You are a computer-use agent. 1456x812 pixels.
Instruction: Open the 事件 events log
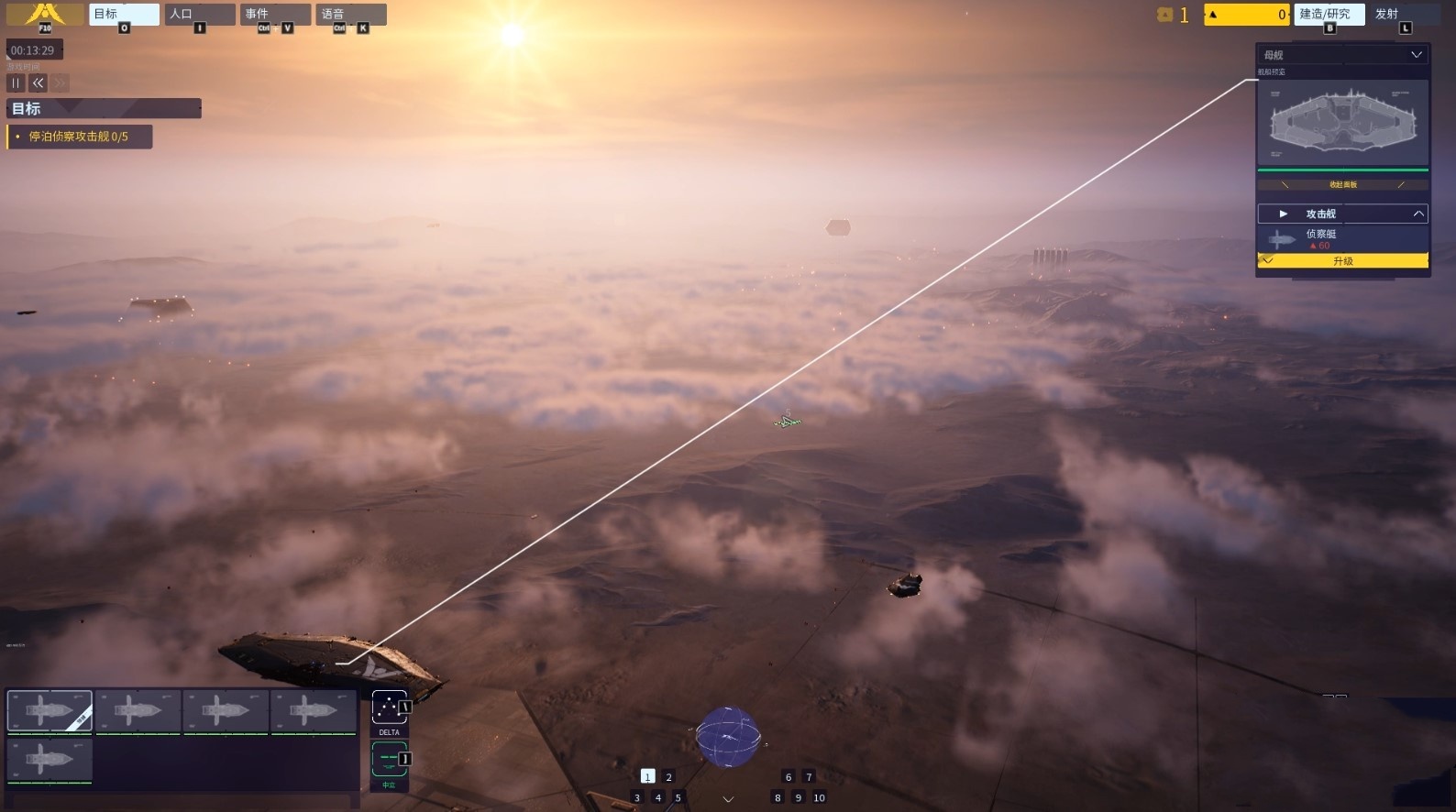(275, 15)
